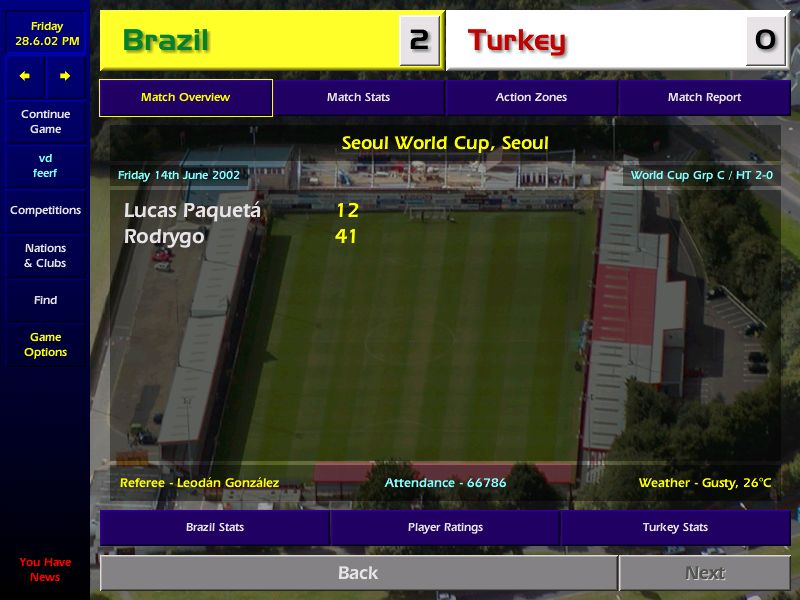This screenshot has width=800, height=600.
Task: Open the Find search menu
Action: 45,300
